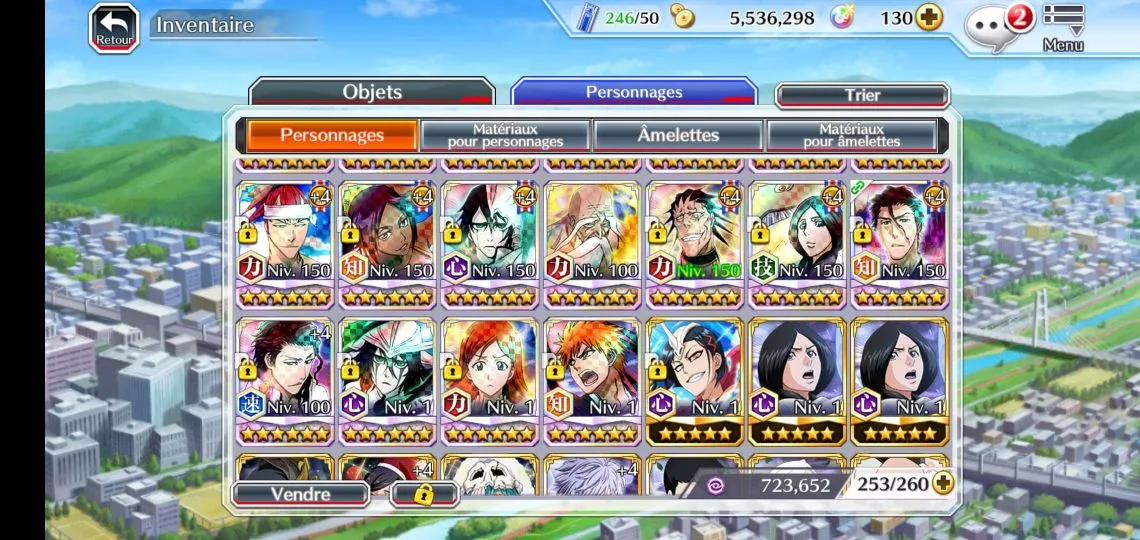Viewport: 1140px width, 540px height.
Task: Go back with the Retour button
Action: point(114,27)
